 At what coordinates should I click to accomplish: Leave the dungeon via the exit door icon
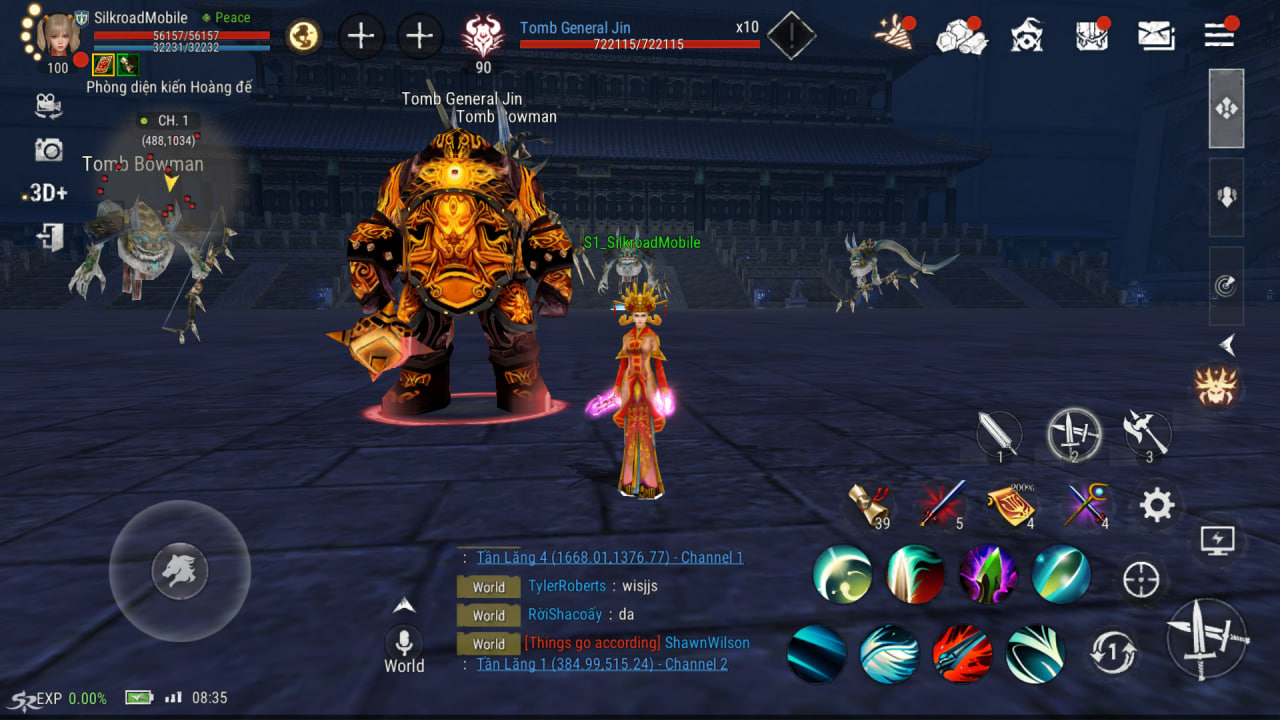(49, 237)
